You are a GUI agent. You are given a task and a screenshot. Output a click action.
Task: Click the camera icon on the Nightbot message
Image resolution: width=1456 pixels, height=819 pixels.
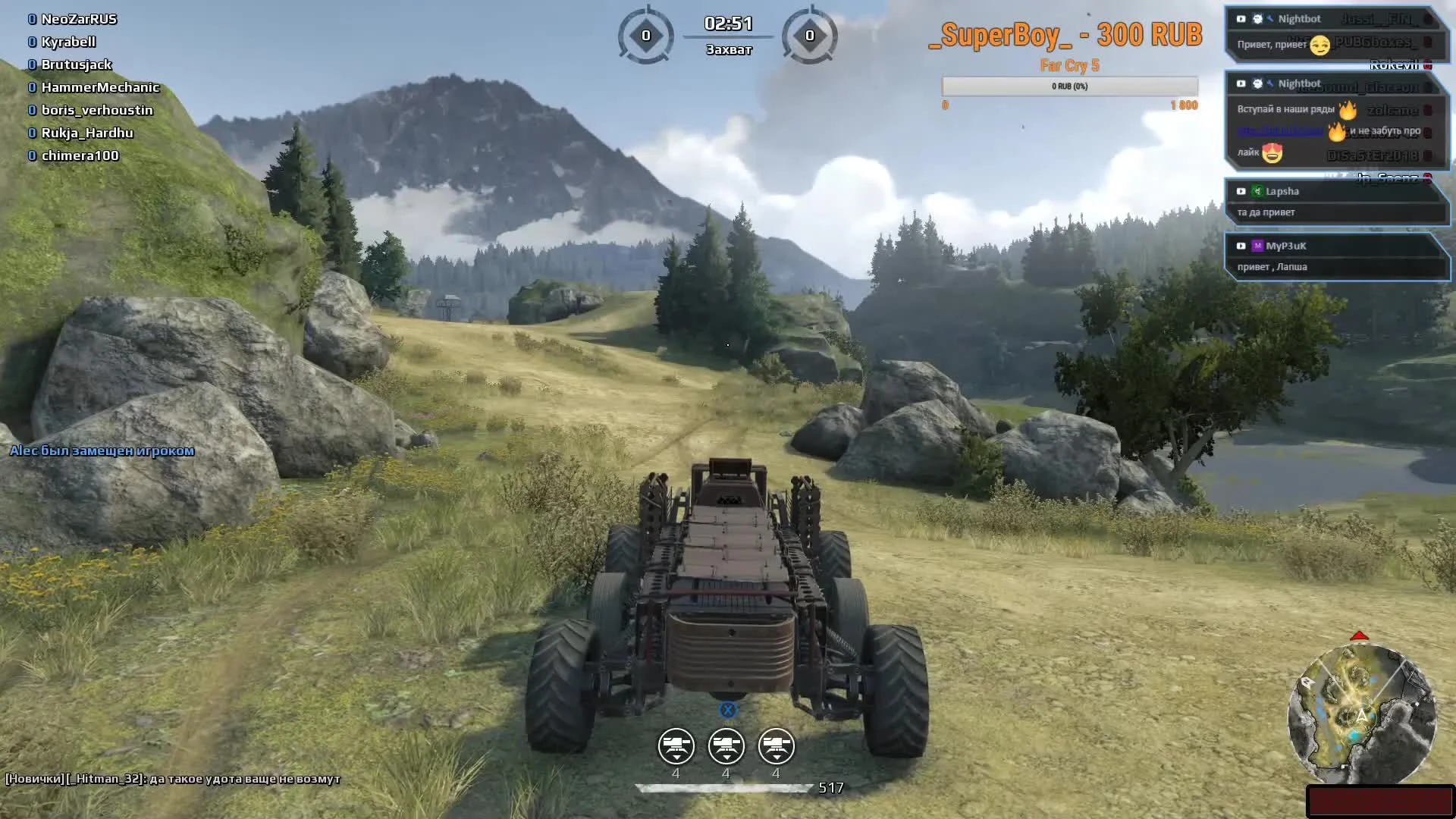tap(1241, 19)
